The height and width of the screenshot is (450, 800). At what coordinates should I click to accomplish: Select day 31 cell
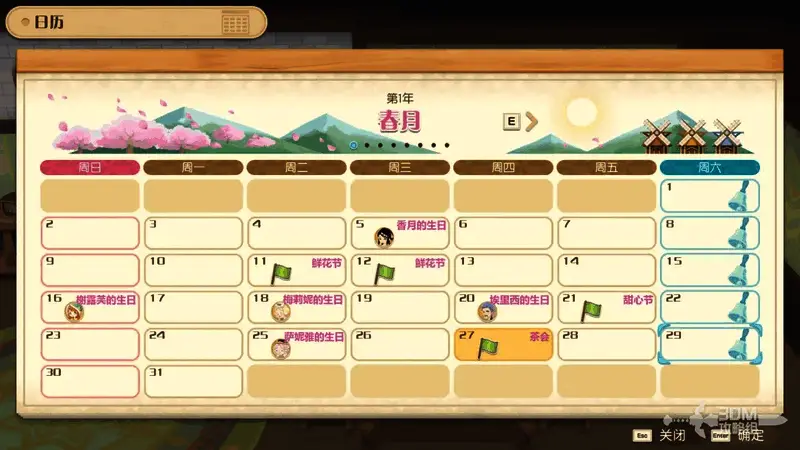pos(193,381)
